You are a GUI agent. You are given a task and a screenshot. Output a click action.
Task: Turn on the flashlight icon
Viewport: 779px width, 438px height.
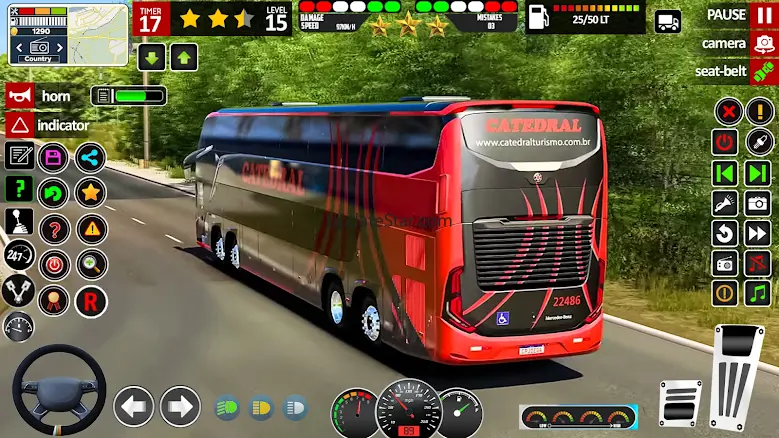click(726, 203)
